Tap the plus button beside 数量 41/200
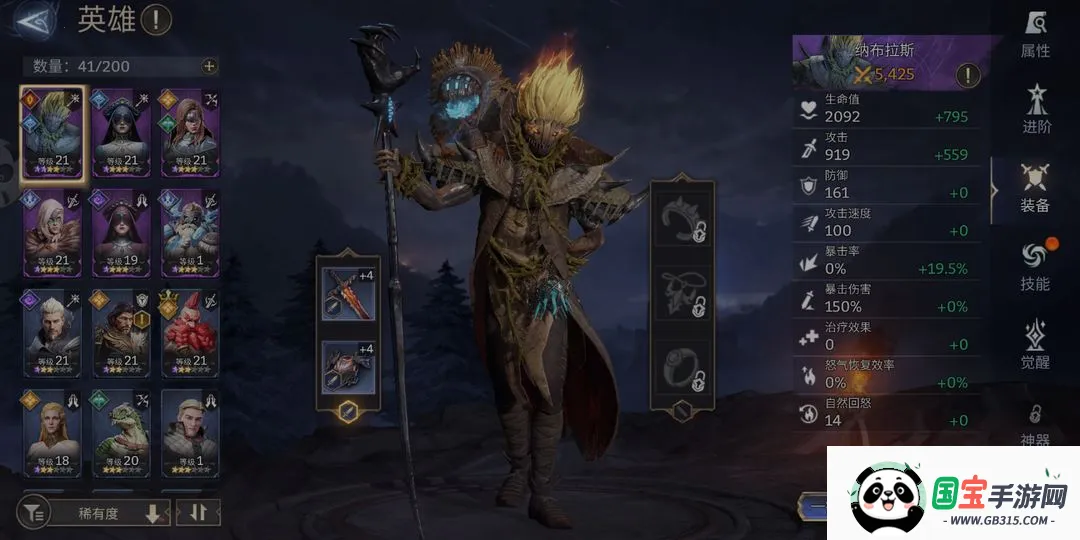The width and height of the screenshot is (1080, 540). click(208, 66)
